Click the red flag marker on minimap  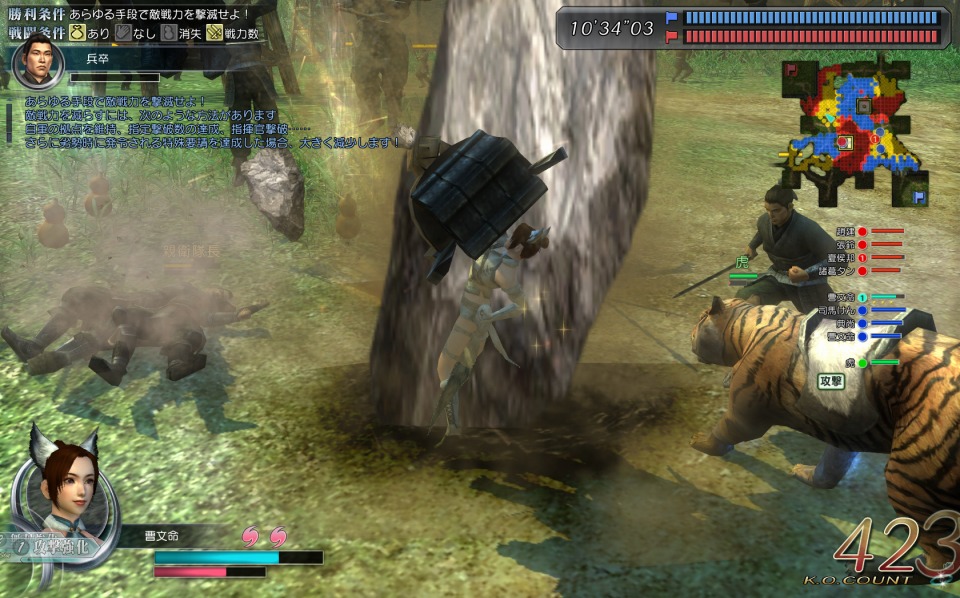click(x=791, y=69)
